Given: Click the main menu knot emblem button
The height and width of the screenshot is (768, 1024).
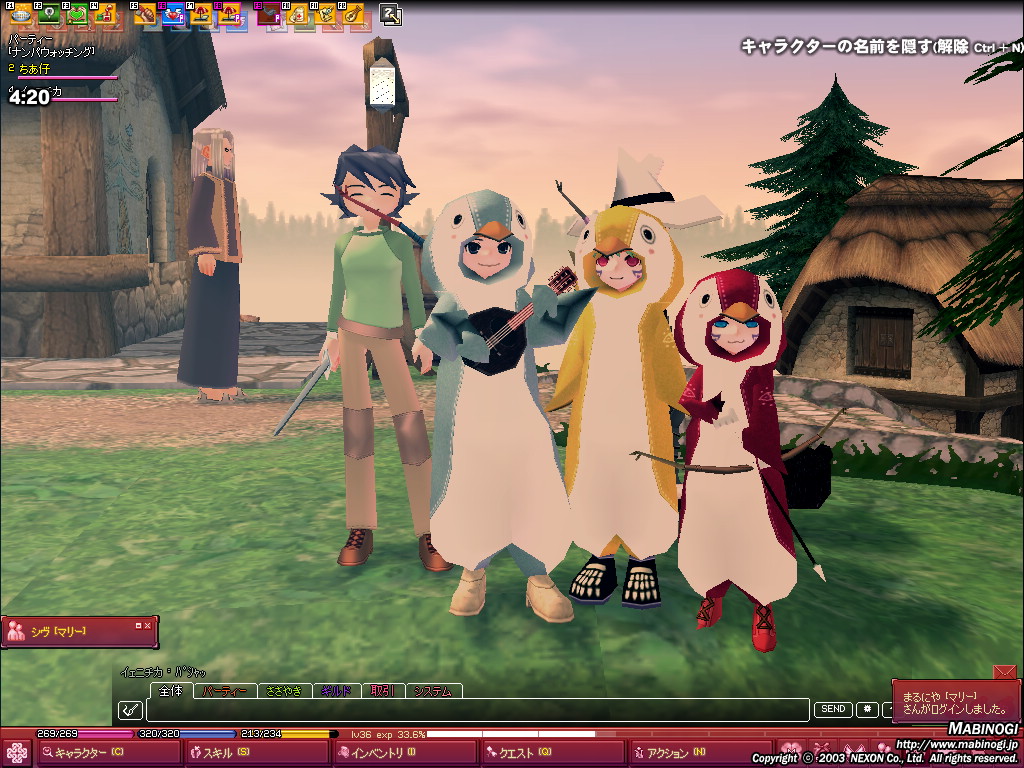Looking at the screenshot, I should pyautogui.click(x=16, y=753).
